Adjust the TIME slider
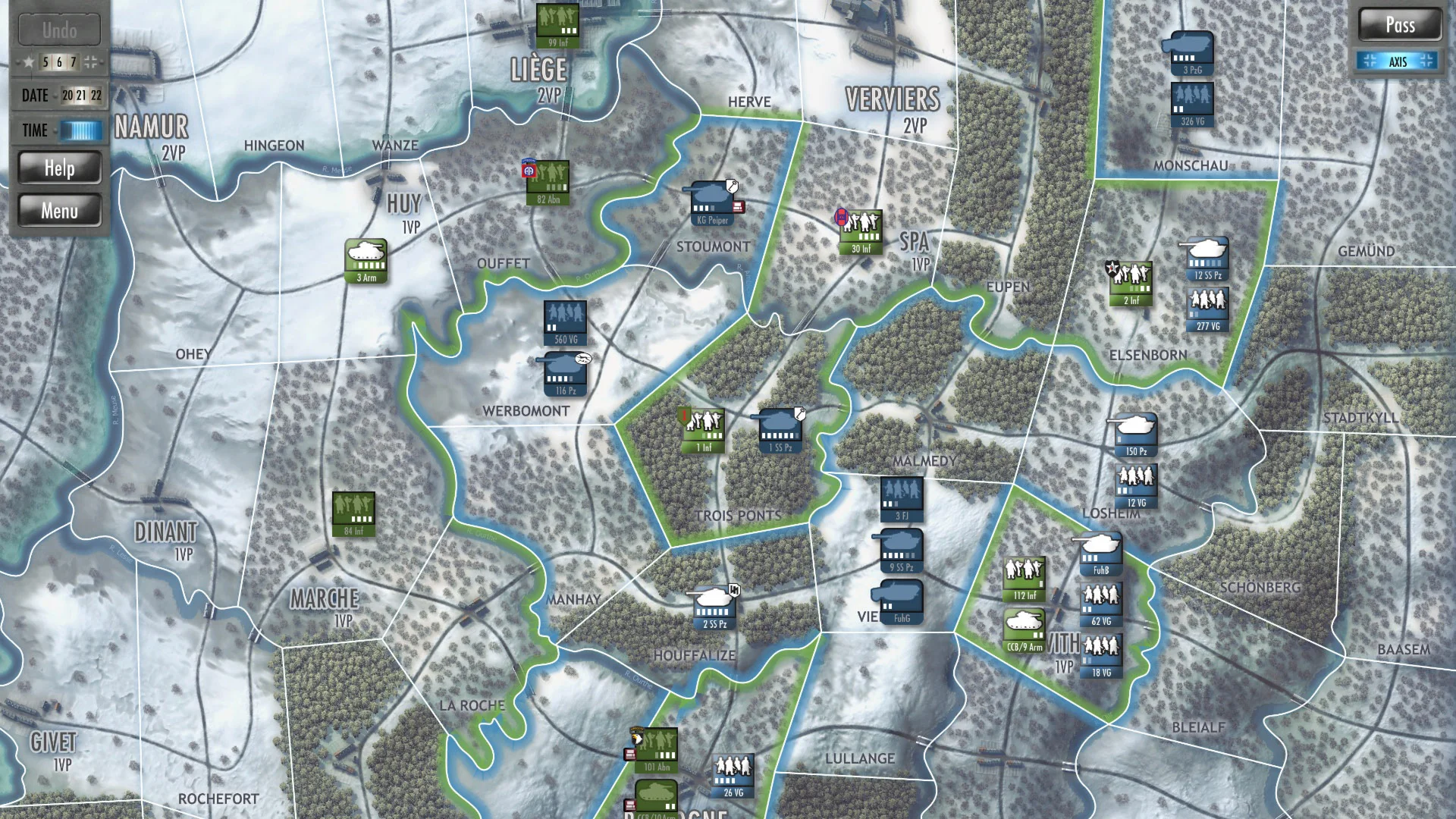Viewport: 1456px width, 819px height. coord(80,130)
